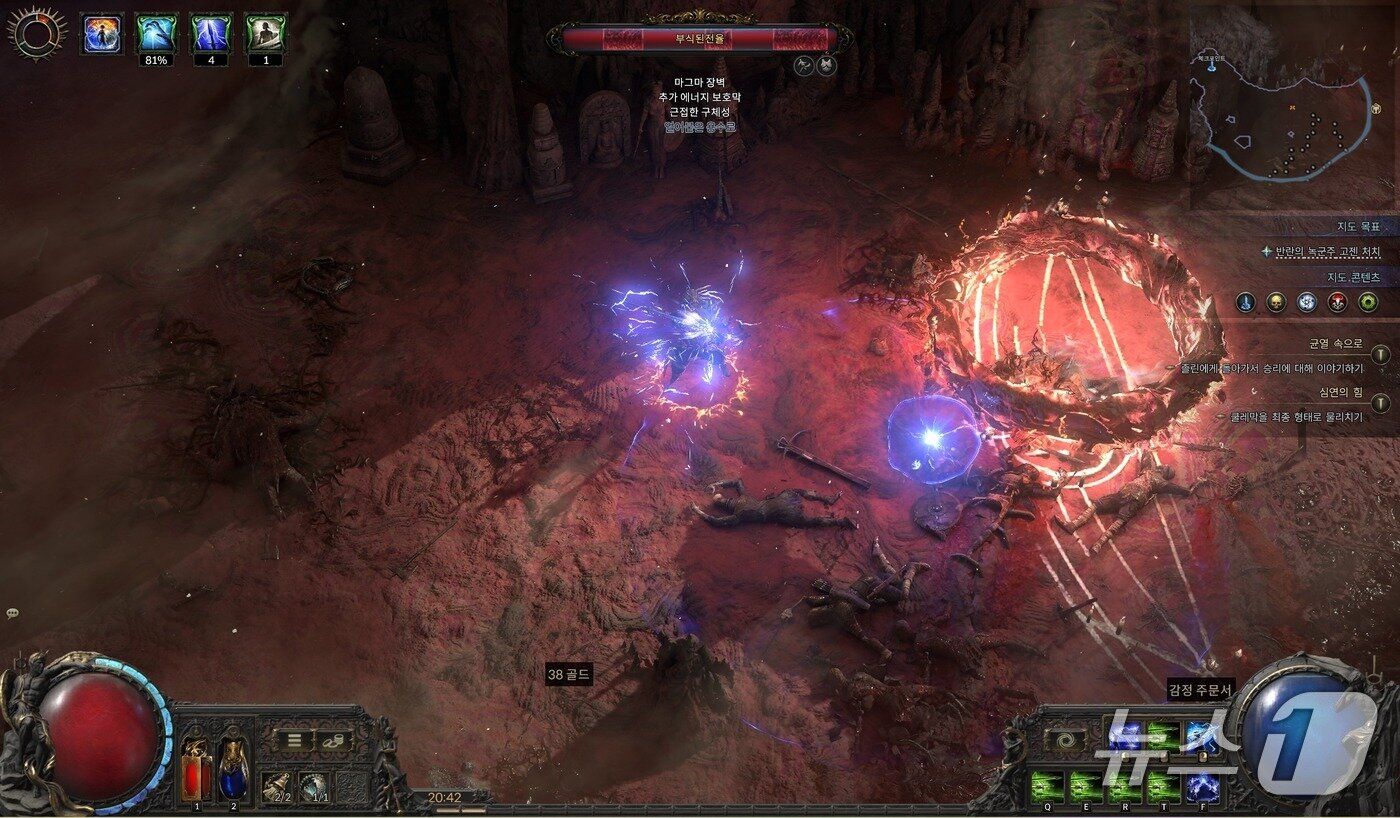The width and height of the screenshot is (1400, 818).
Task: Toggle the 심연의 힘 quest tracker pin
Action: point(1380,403)
